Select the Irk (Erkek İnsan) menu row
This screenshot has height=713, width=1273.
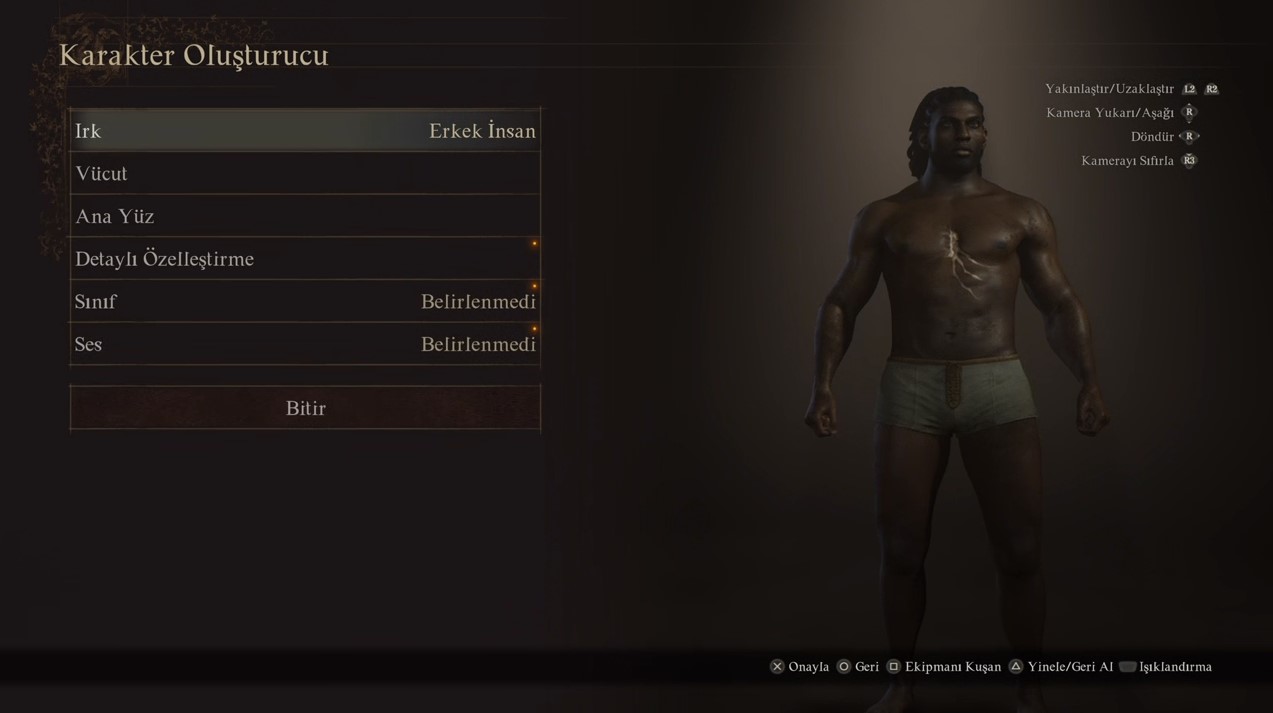coord(305,131)
